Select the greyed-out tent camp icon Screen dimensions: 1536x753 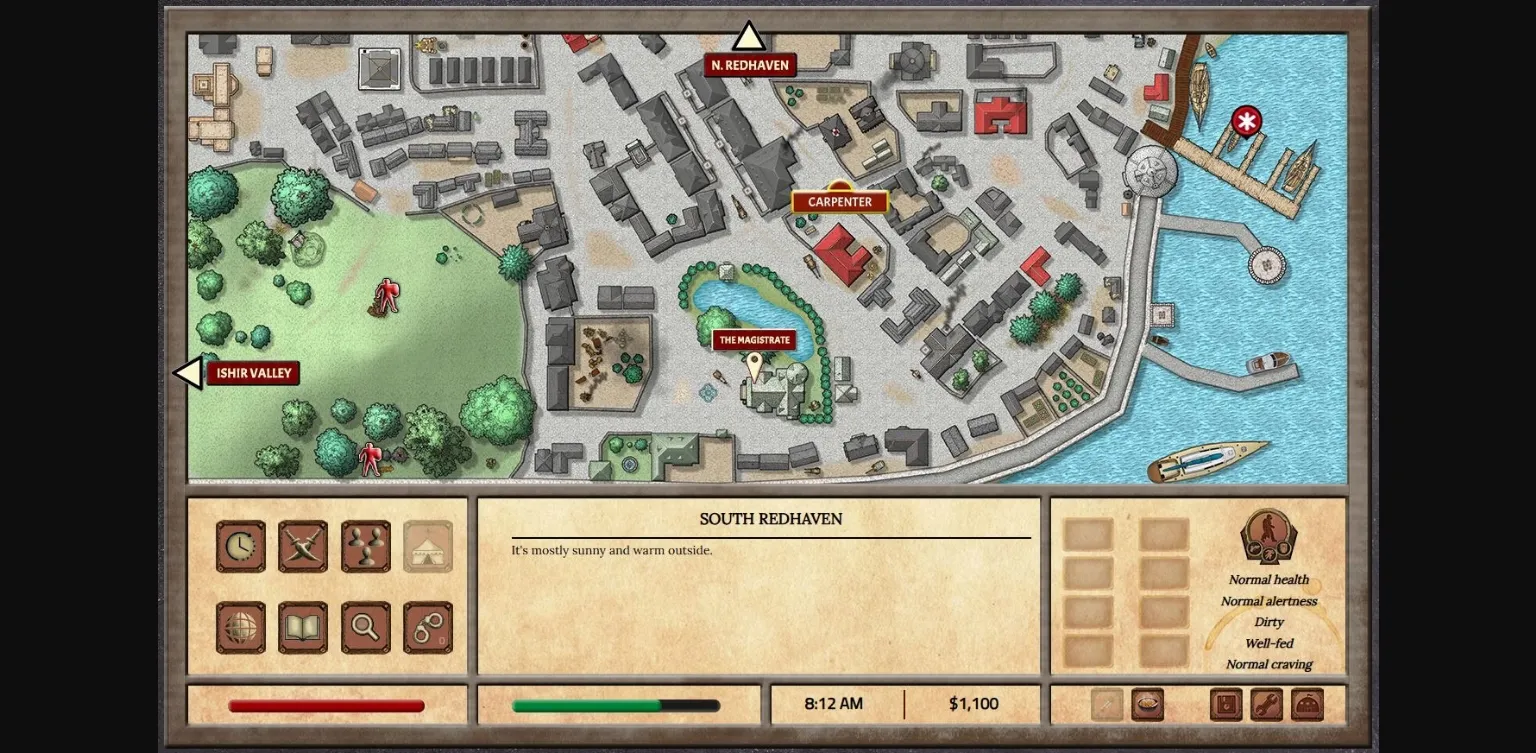[428, 546]
